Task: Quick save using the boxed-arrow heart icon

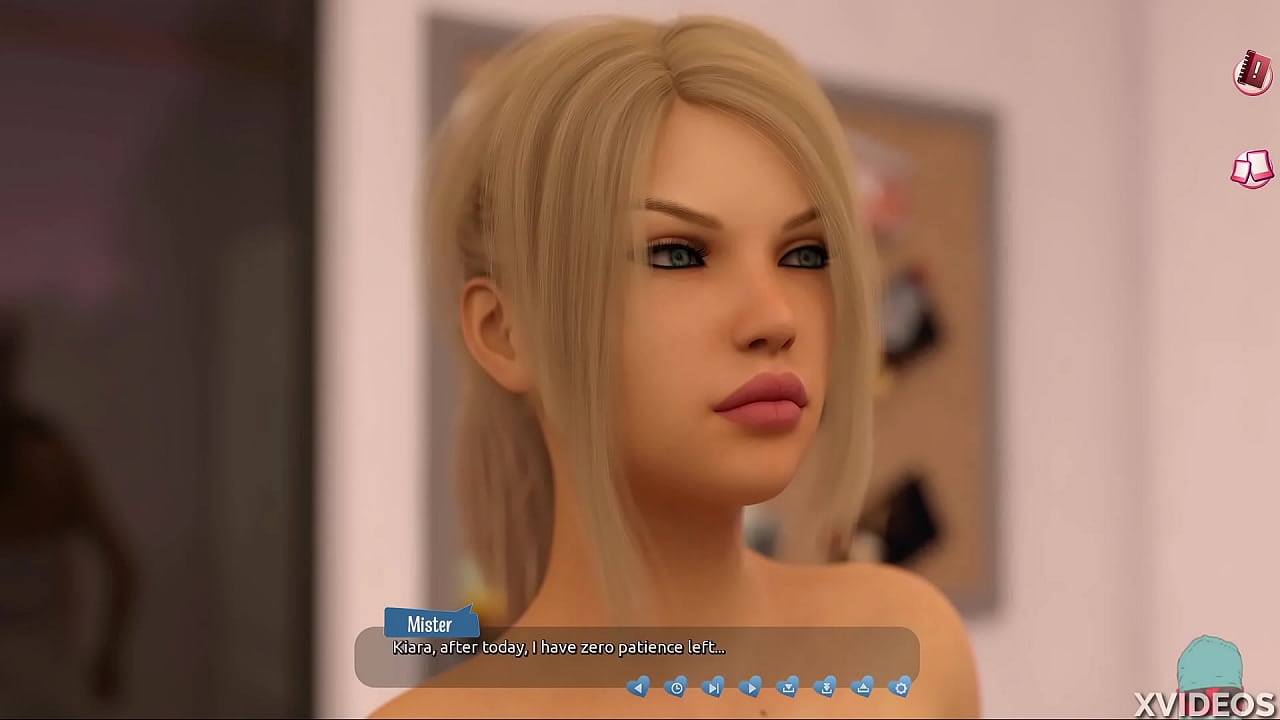Action: pos(826,688)
